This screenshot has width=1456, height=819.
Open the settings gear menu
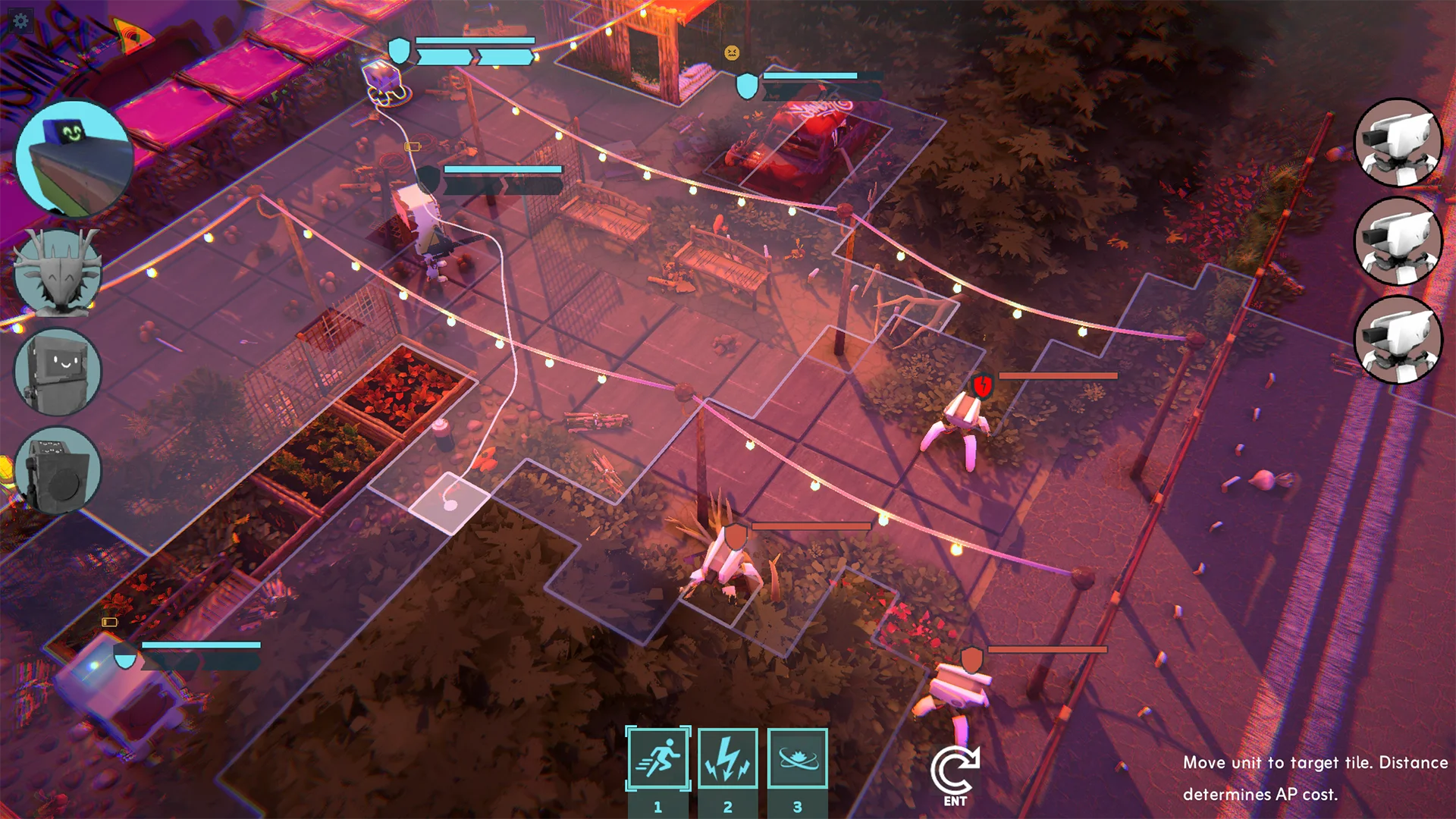[x=20, y=20]
